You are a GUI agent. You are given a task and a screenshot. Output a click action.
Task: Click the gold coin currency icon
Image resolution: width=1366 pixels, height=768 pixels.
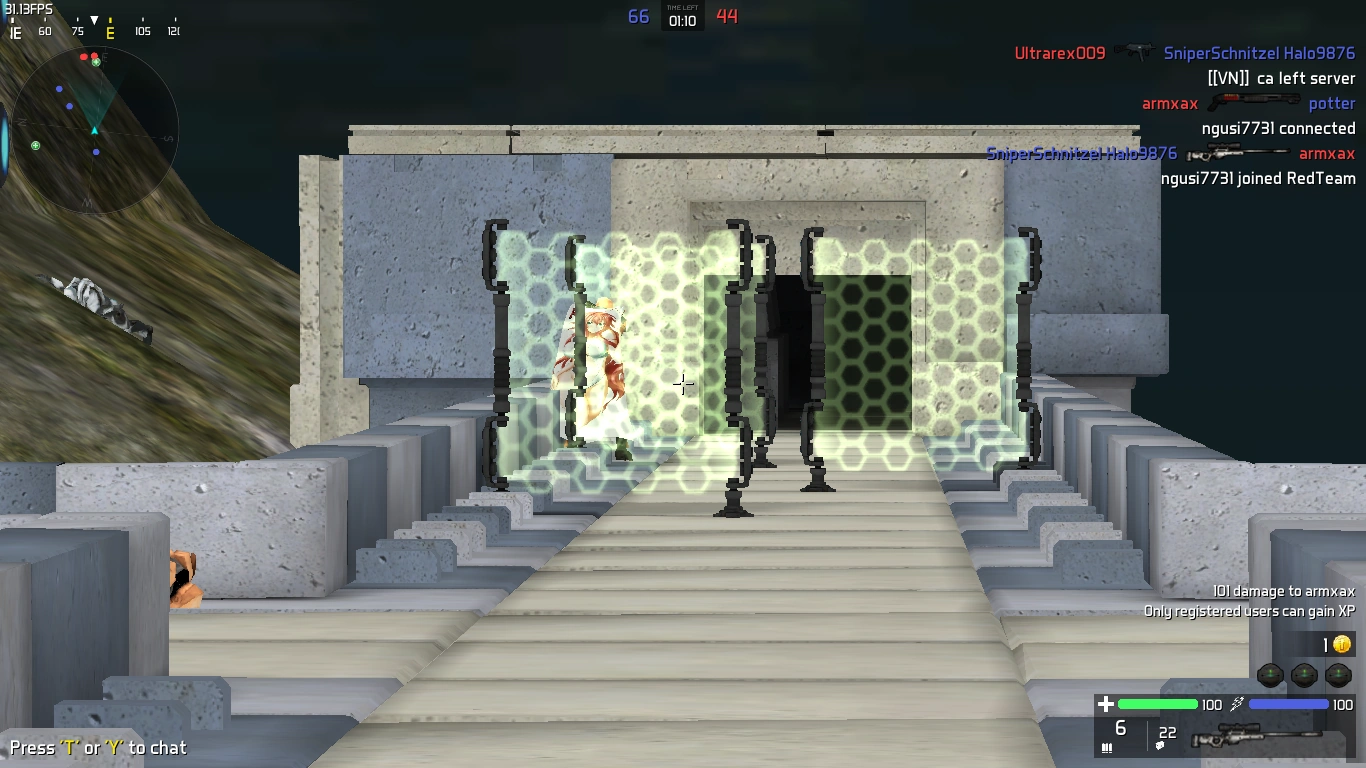coord(1342,645)
